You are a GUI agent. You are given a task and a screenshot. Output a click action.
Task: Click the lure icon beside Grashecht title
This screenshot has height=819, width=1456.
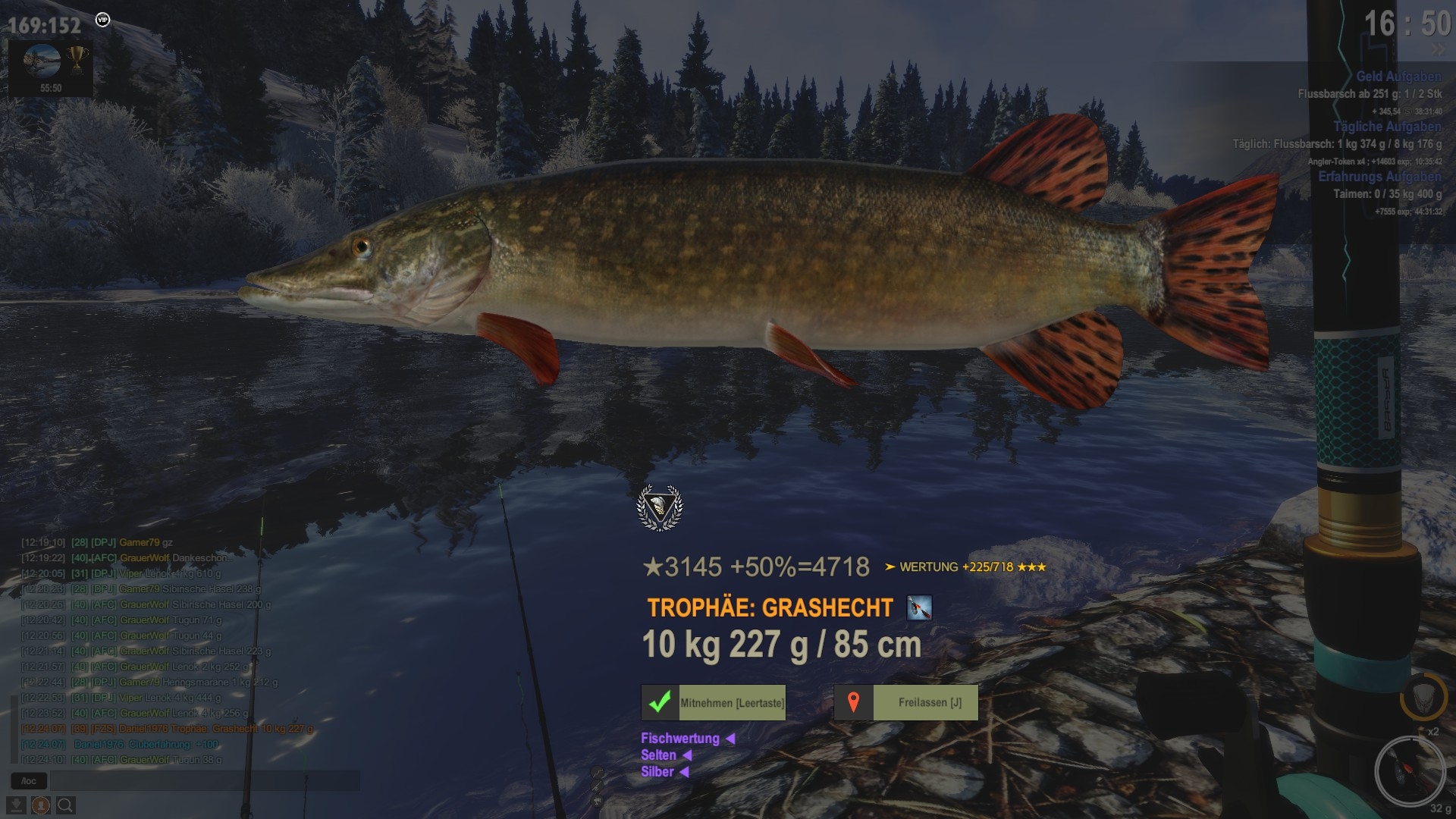tap(919, 607)
